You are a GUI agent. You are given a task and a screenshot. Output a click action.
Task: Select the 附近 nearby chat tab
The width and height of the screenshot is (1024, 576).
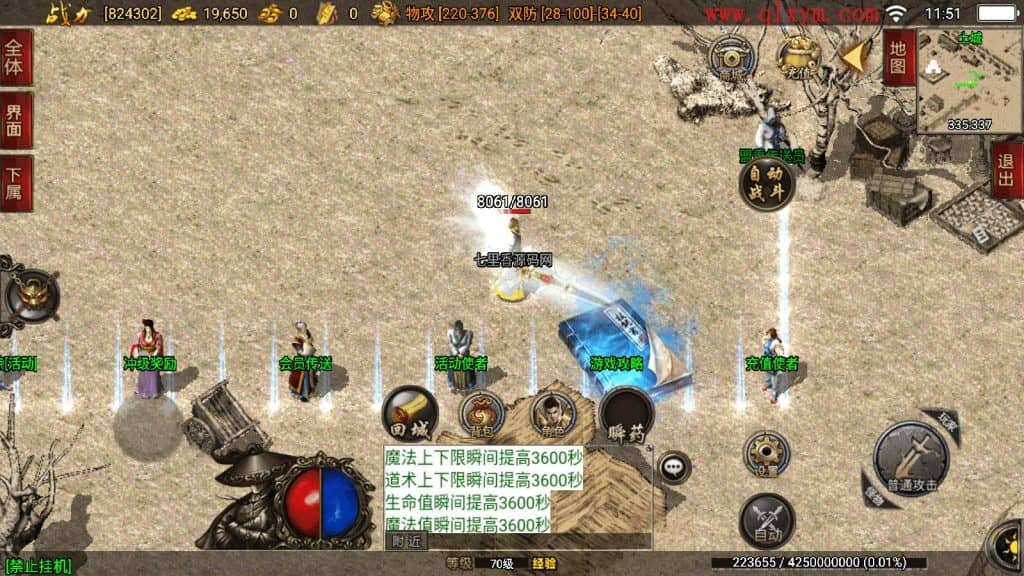click(405, 541)
